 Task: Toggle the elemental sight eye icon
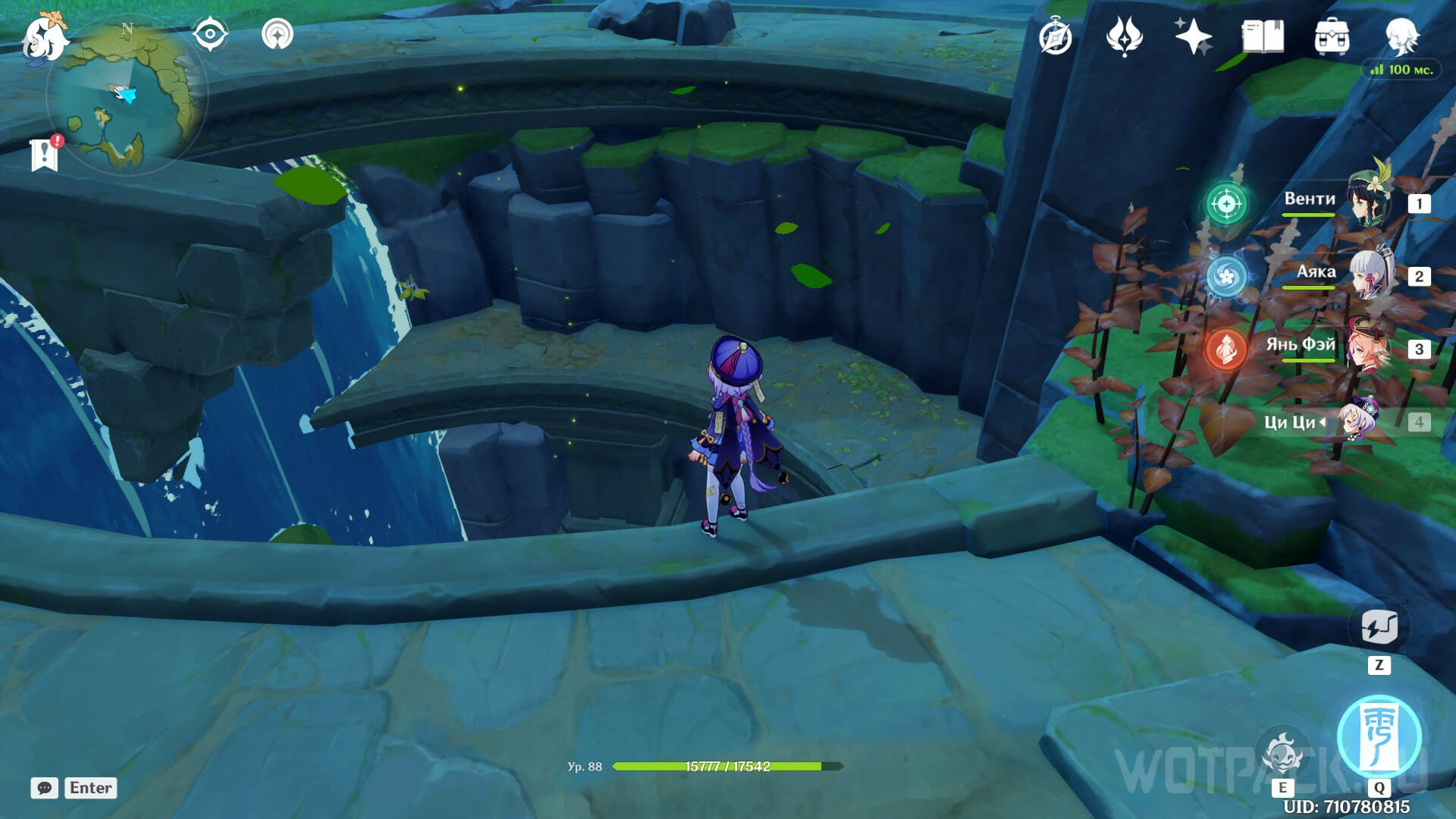tap(210, 35)
